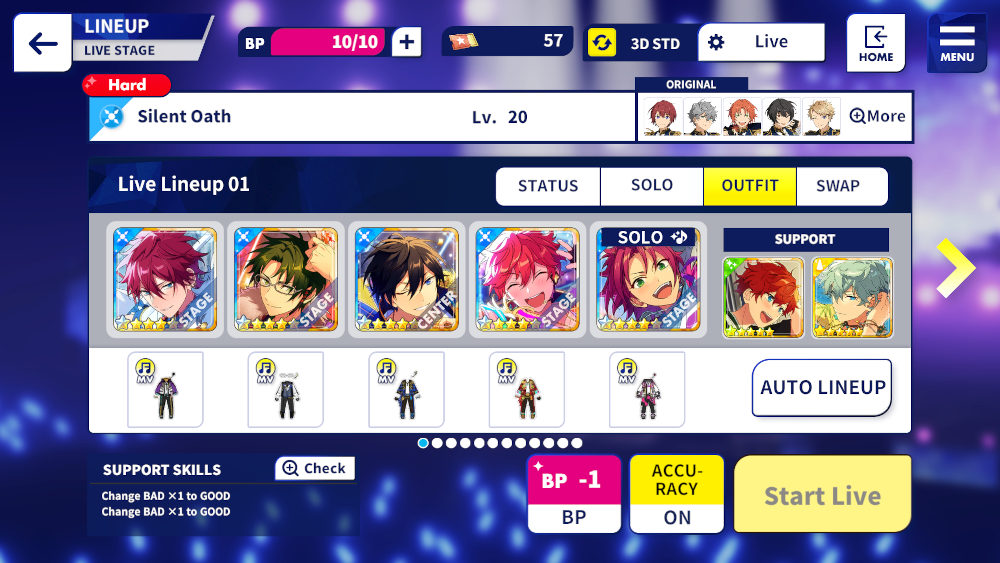Activate AUTO LINEUP
The width and height of the screenshot is (1000, 563).
tap(822, 388)
